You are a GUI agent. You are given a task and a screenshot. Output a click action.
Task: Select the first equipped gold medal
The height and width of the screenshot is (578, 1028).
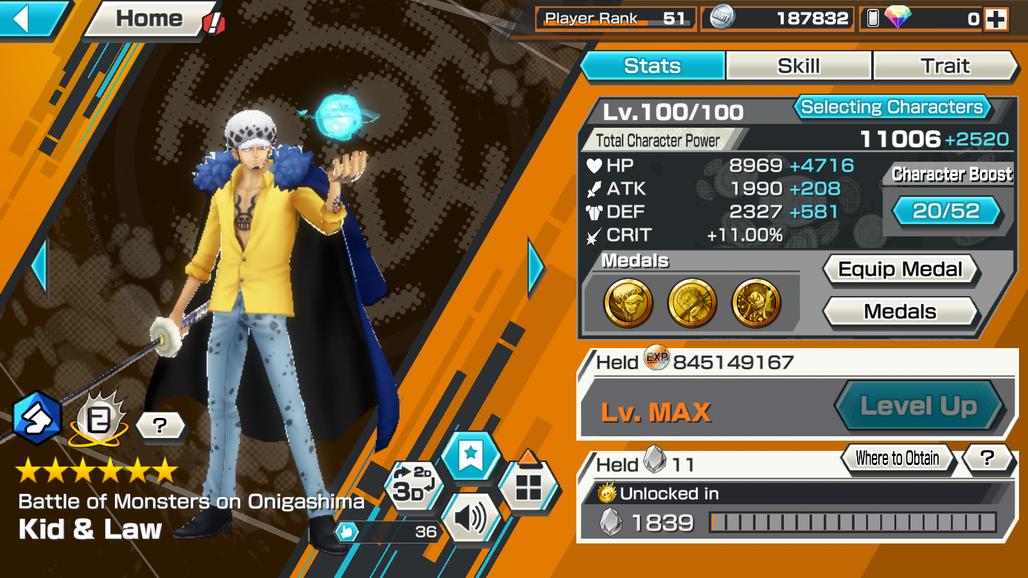pos(628,302)
